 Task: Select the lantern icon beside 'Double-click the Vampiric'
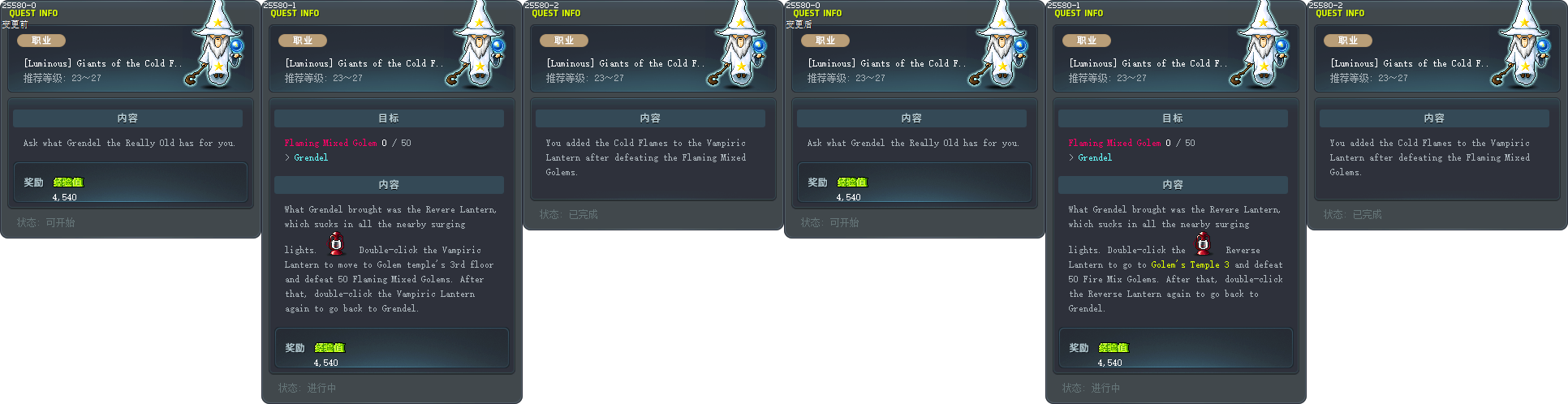coord(336,243)
